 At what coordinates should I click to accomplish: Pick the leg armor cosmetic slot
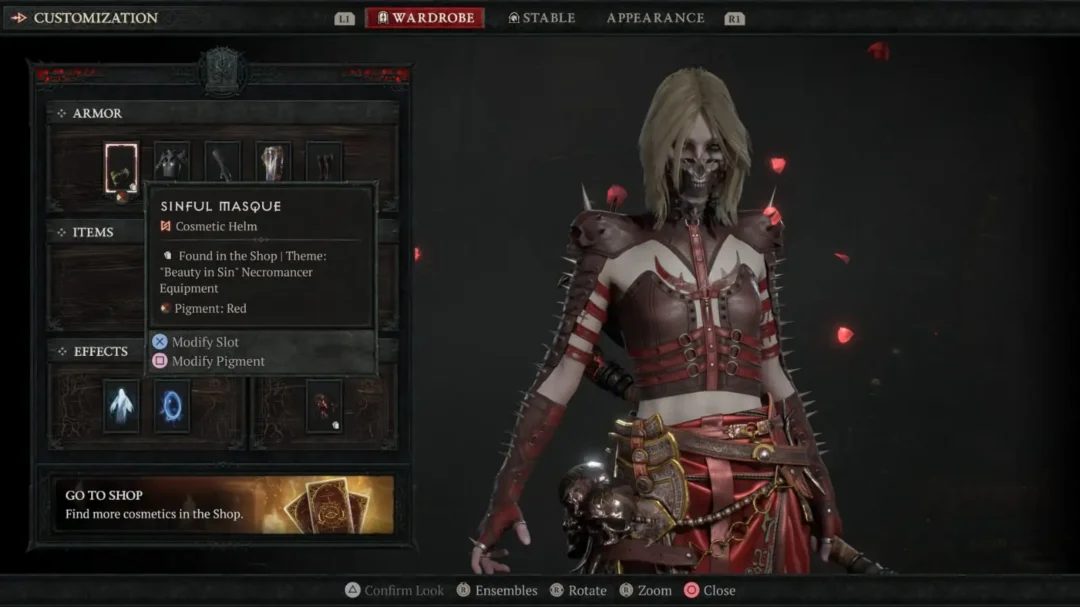click(x=273, y=161)
